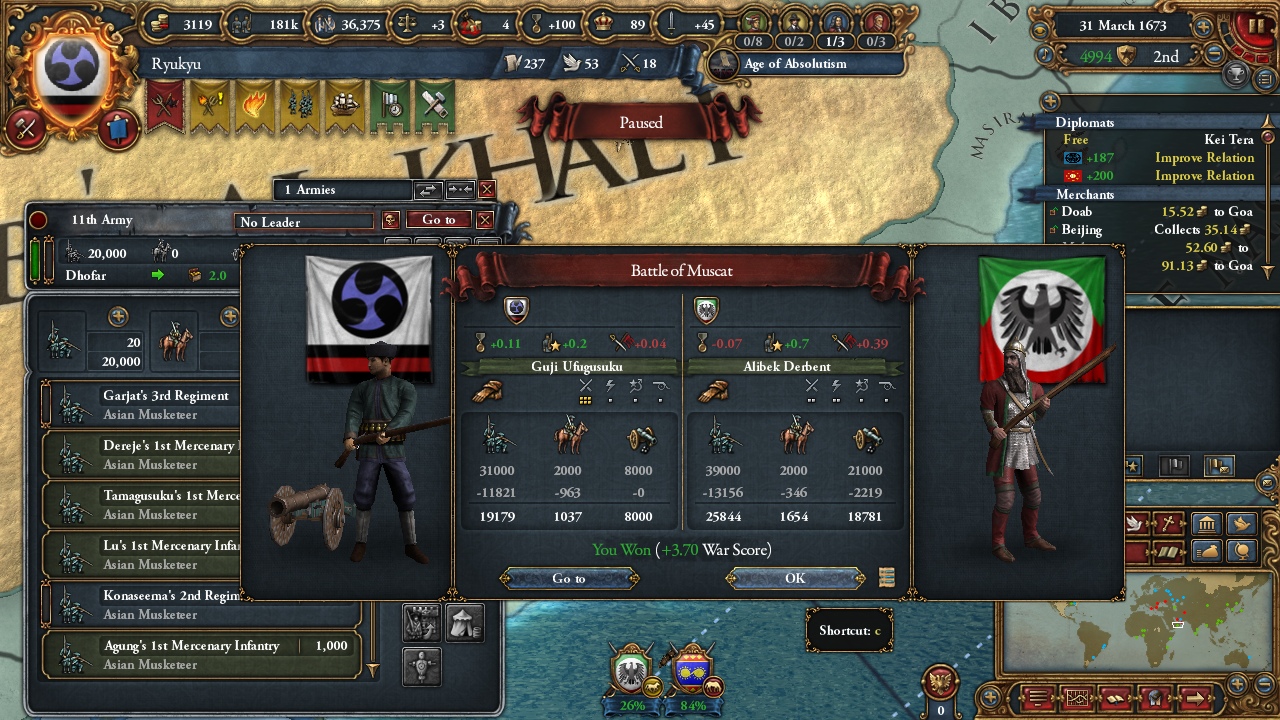Click the 1 Armies outliner header

coord(340,190)
